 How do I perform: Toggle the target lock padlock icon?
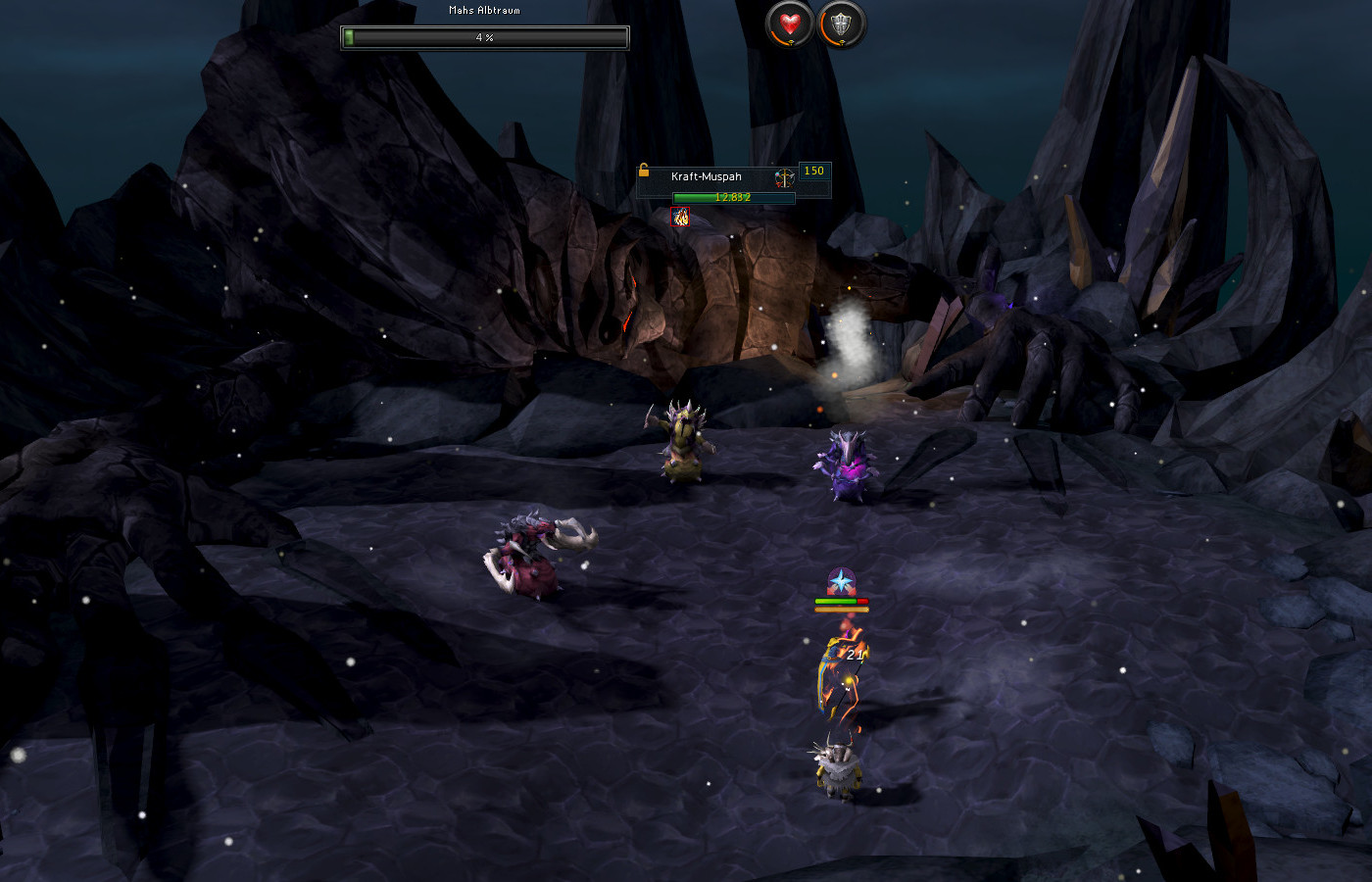tap(644, 171)
